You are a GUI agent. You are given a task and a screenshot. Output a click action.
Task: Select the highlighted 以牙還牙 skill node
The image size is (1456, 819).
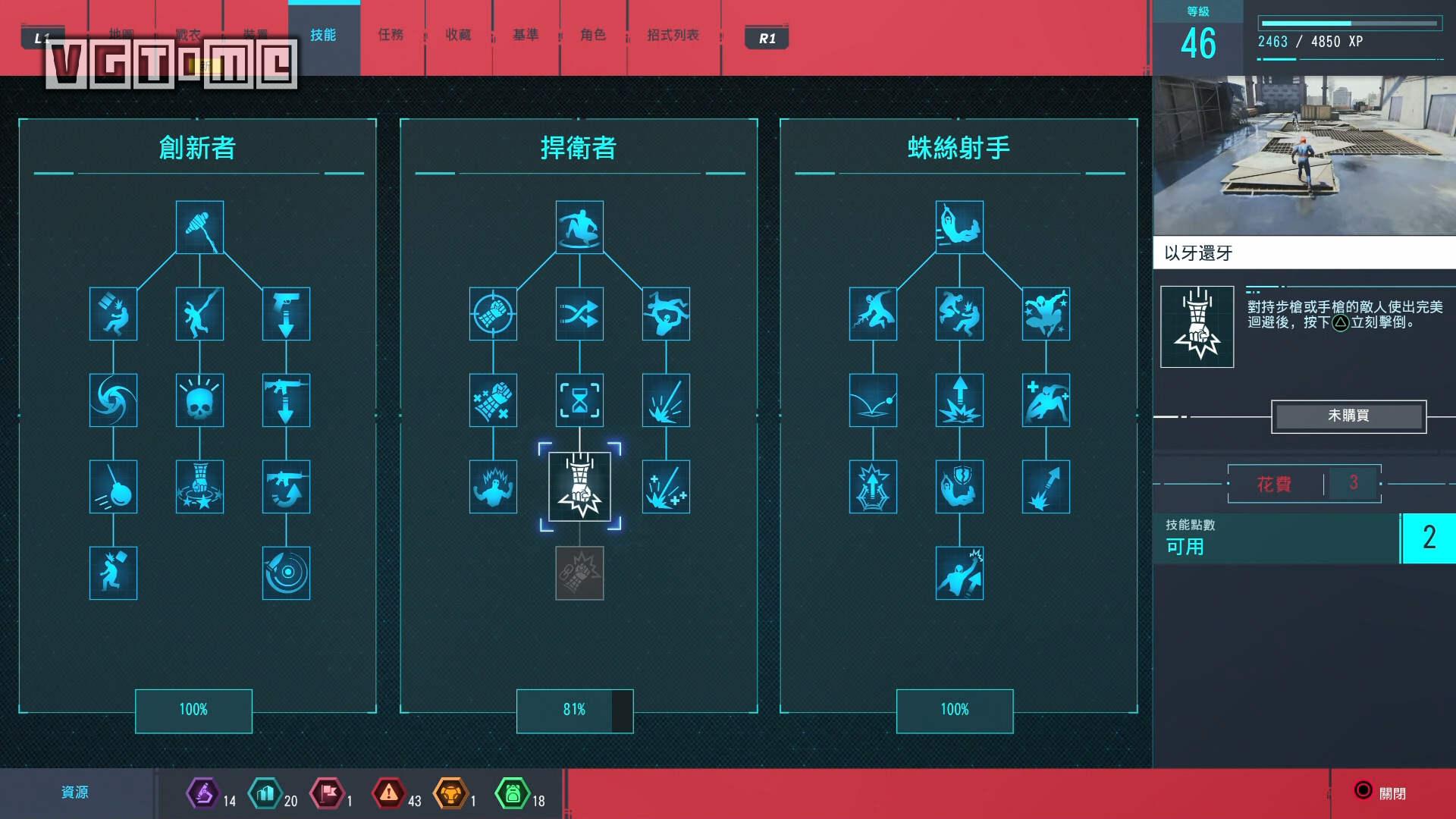tap(579, 487)
